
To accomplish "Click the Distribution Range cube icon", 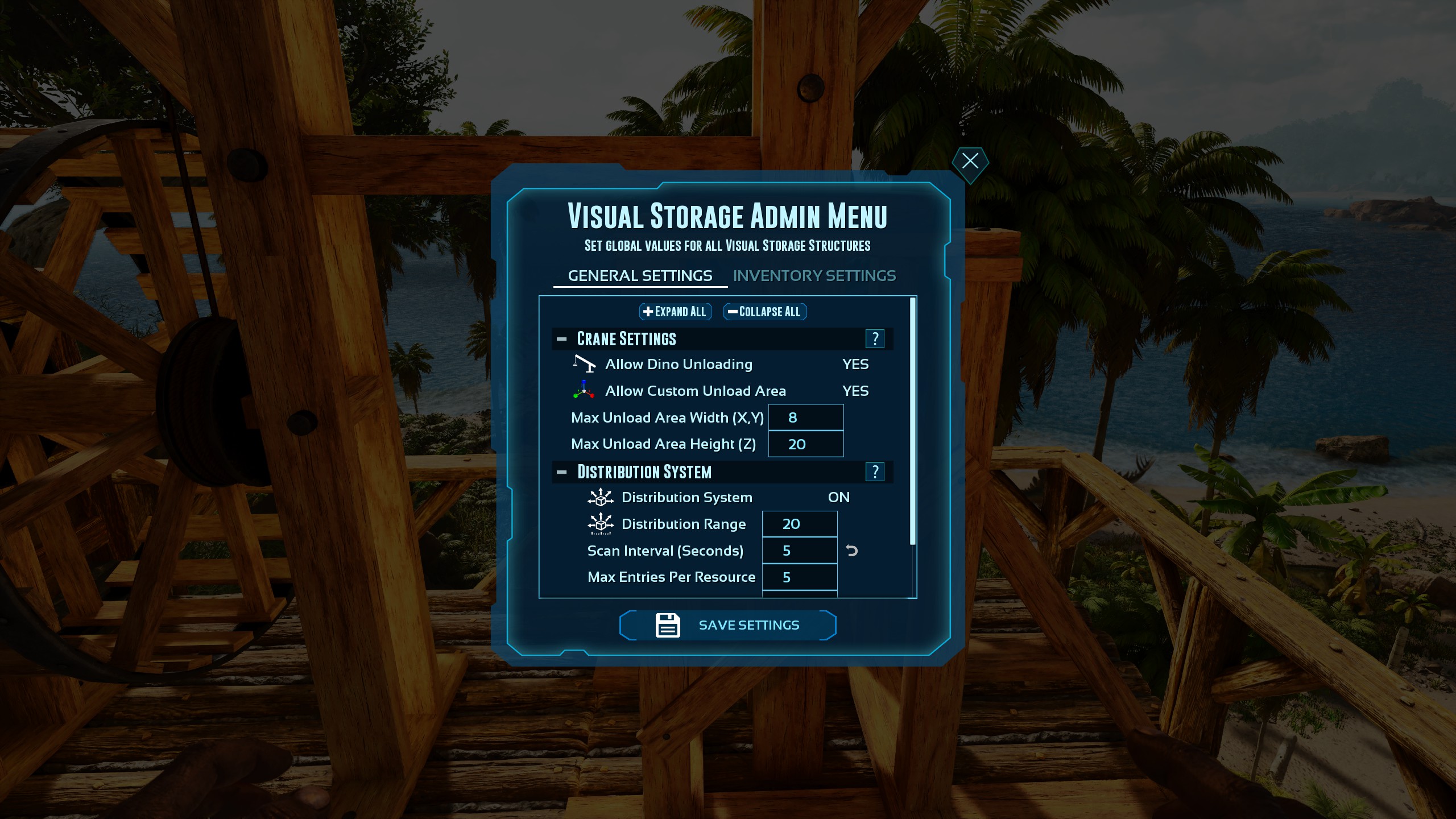I will pos(599,523).
